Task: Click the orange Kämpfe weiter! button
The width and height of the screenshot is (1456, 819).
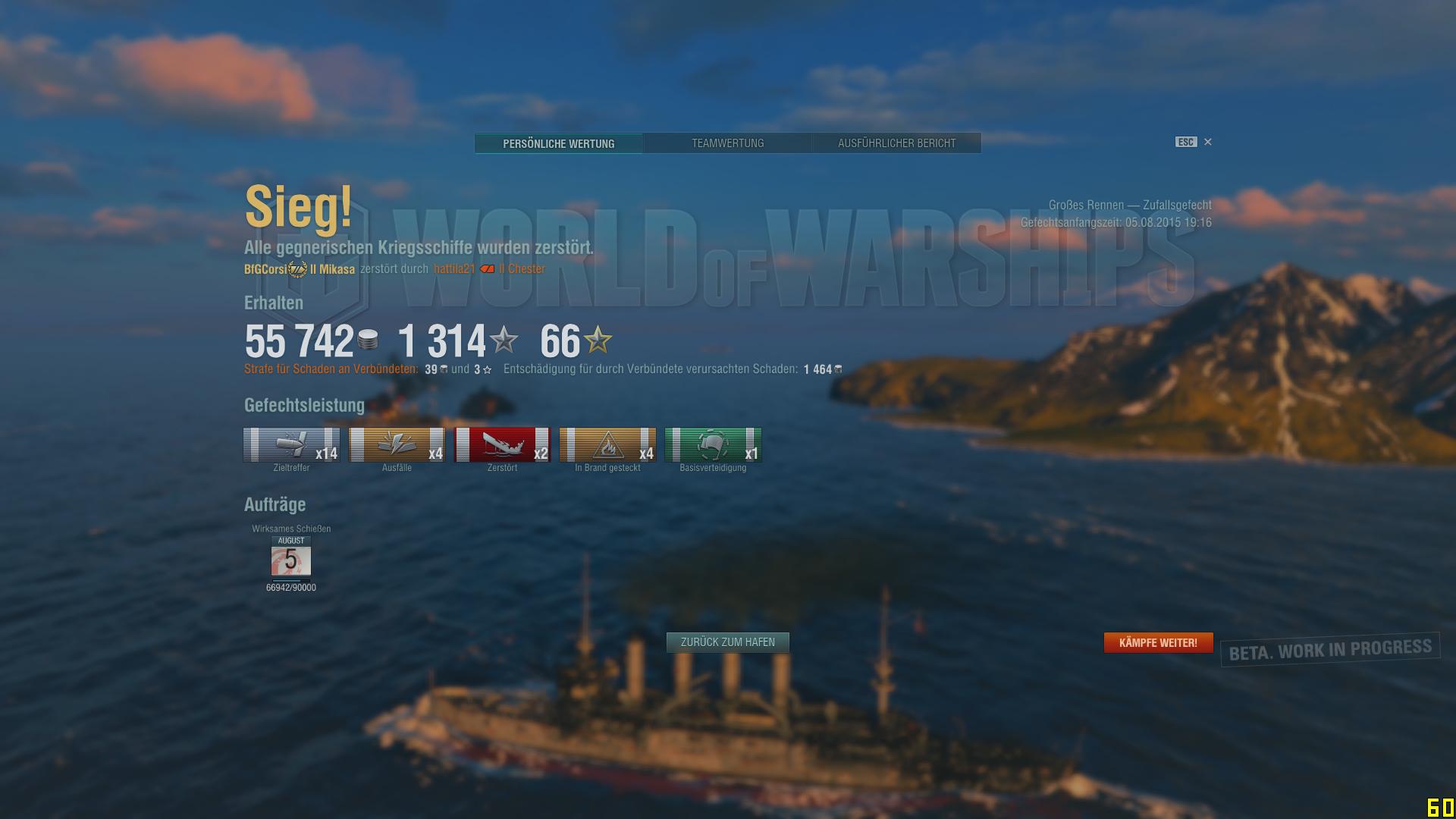Action: click(x=1158, y=642)
